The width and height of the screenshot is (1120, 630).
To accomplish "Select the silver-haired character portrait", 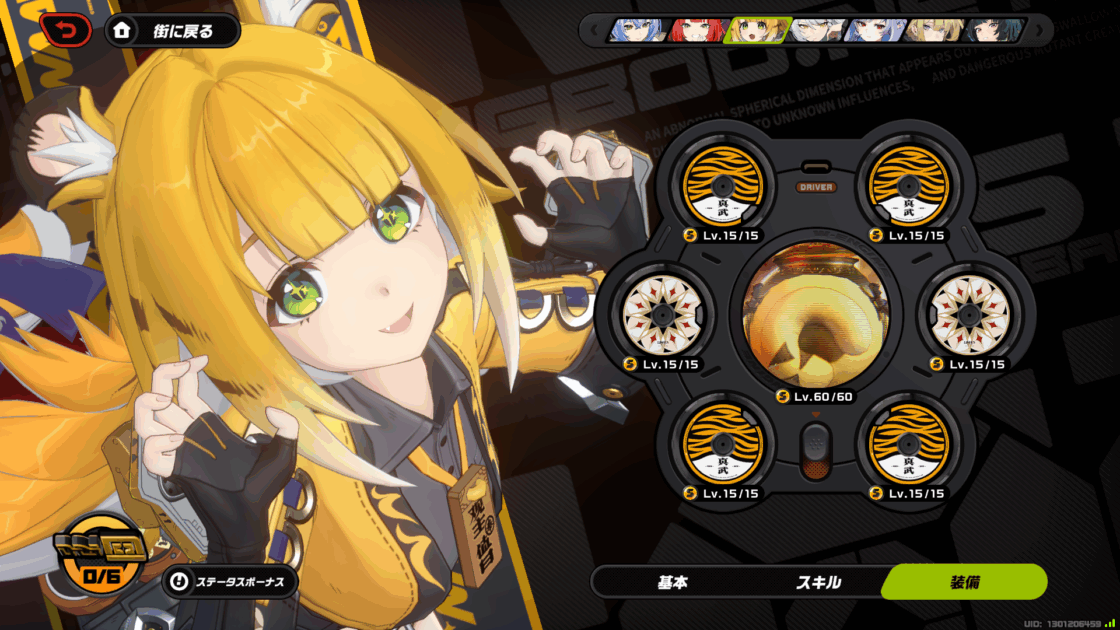I will (818, 30).
